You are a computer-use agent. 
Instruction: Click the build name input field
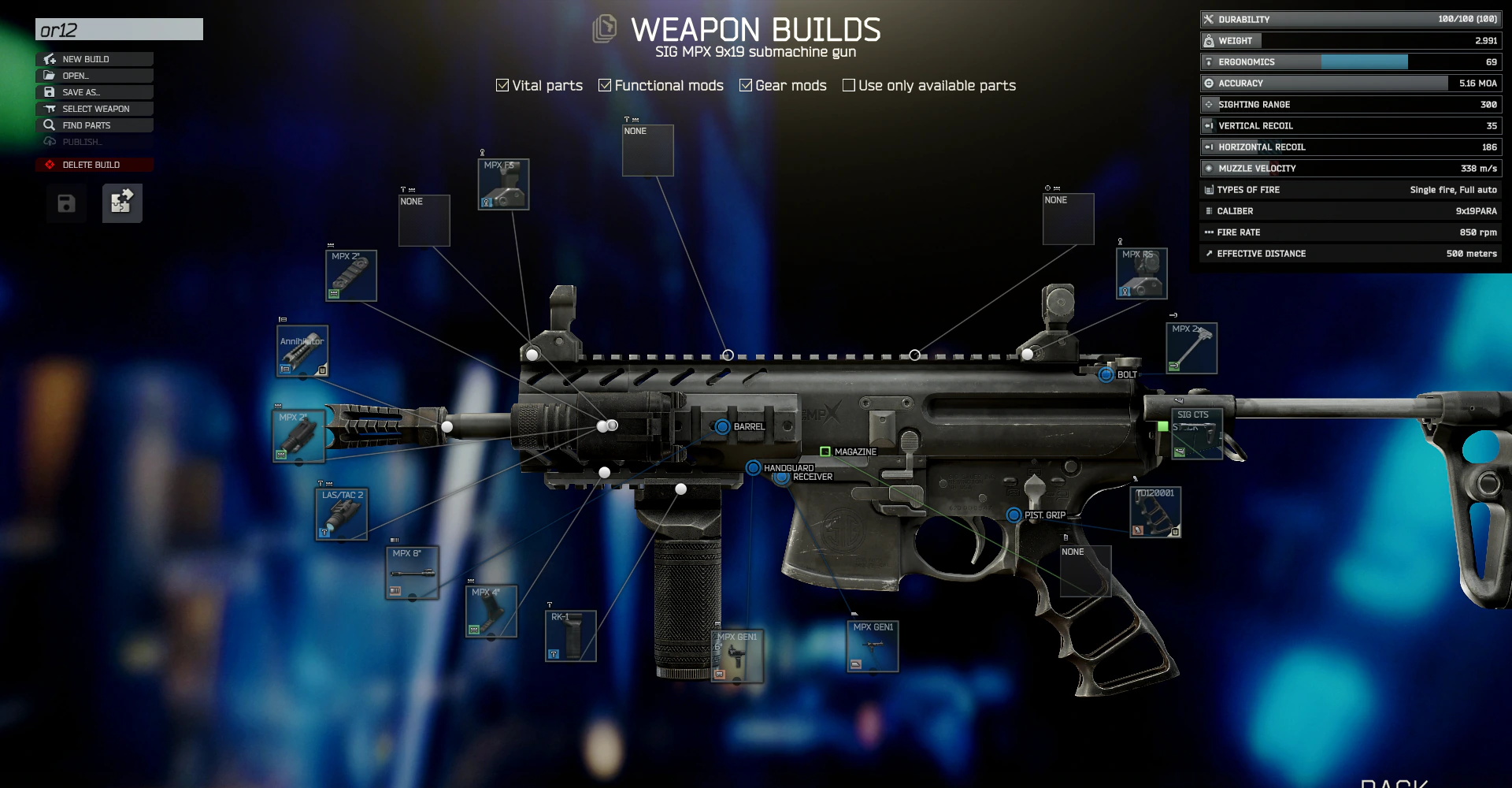point(118,29)
